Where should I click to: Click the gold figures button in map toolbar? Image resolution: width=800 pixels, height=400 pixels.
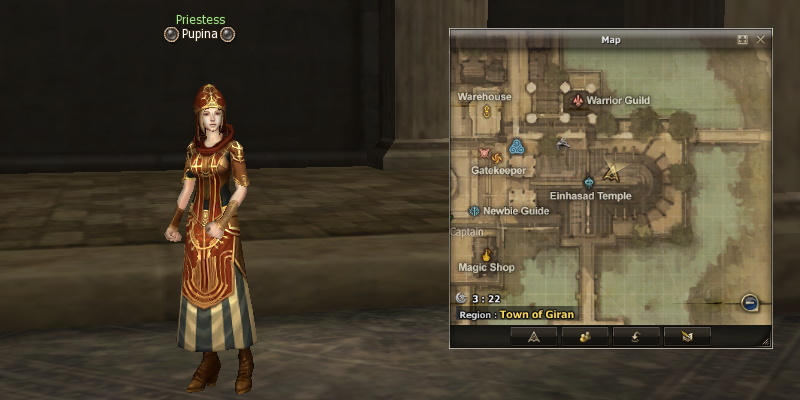(x=585, y=336)
